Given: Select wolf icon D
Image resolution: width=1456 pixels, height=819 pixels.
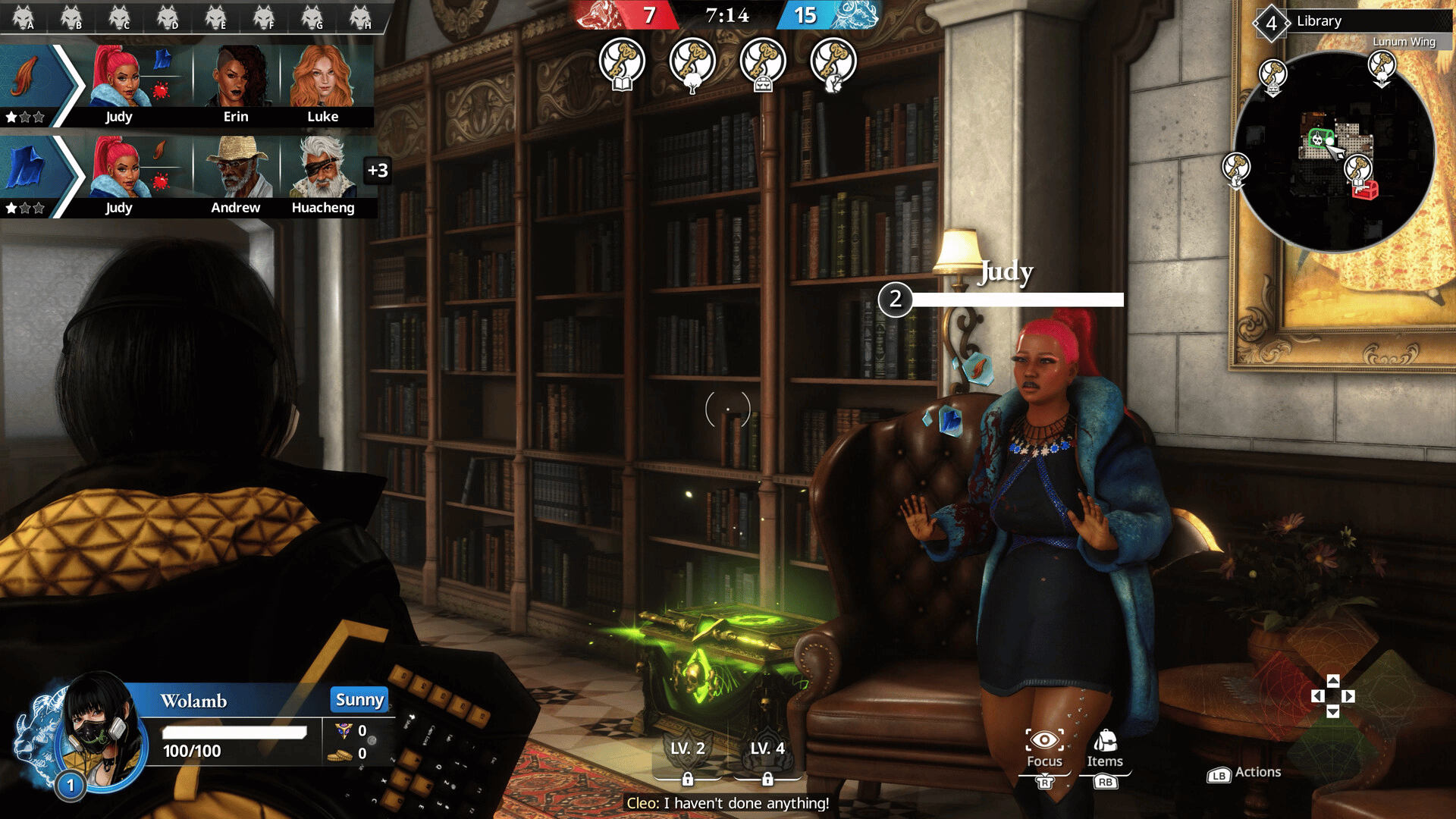Looking at the screenshot, I should [x=168, y=17].
